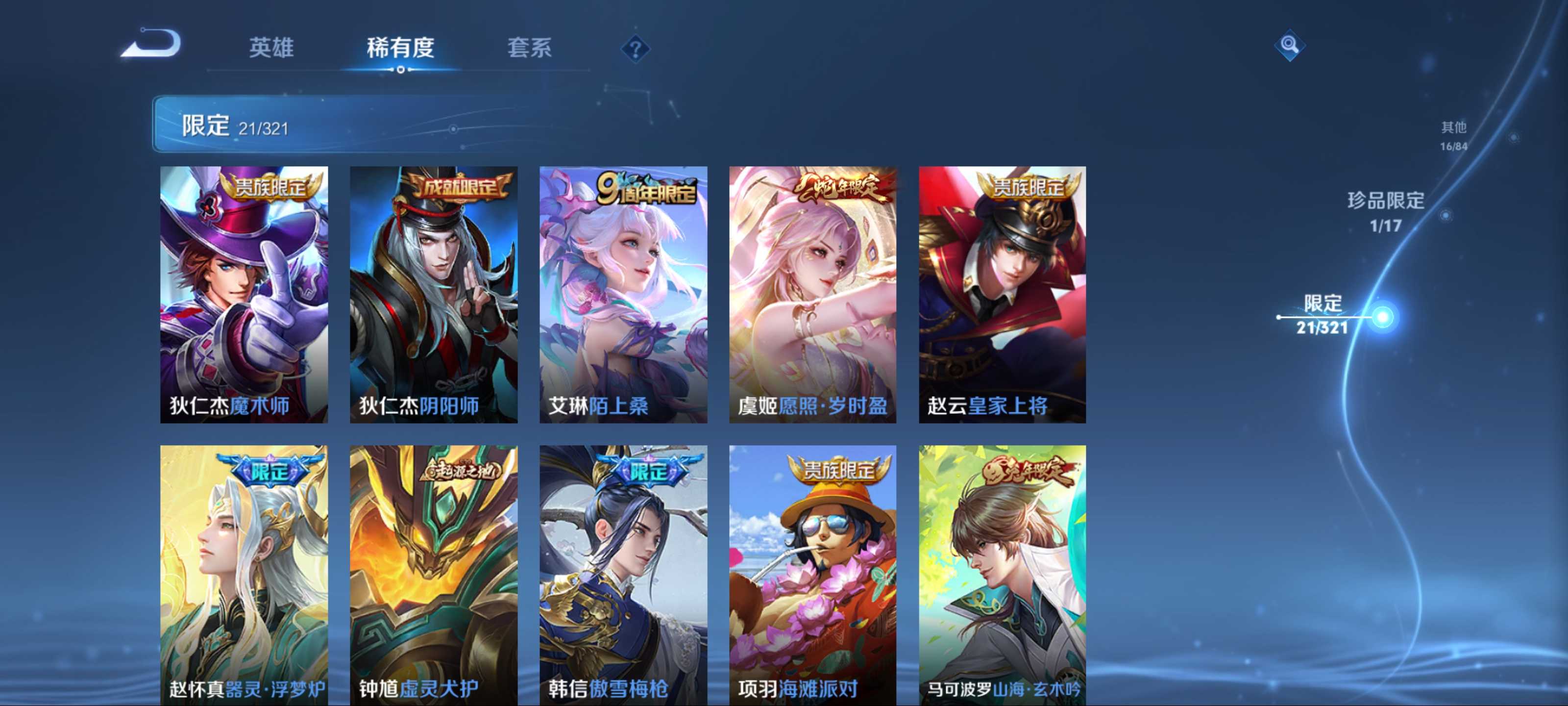View 狄仁杰 魔术师 skin card
1568x706 pixels.
coord(244,294)
